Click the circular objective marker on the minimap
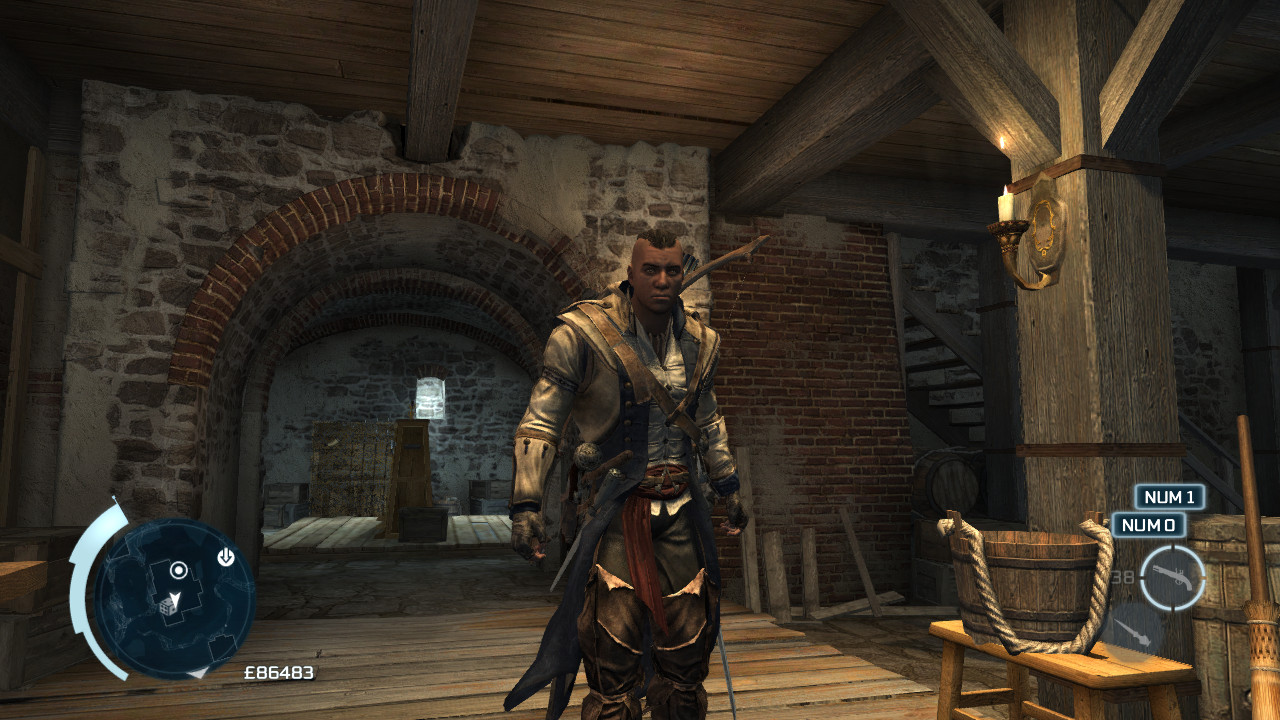1280x720 pixels. [x=179, y=571]
